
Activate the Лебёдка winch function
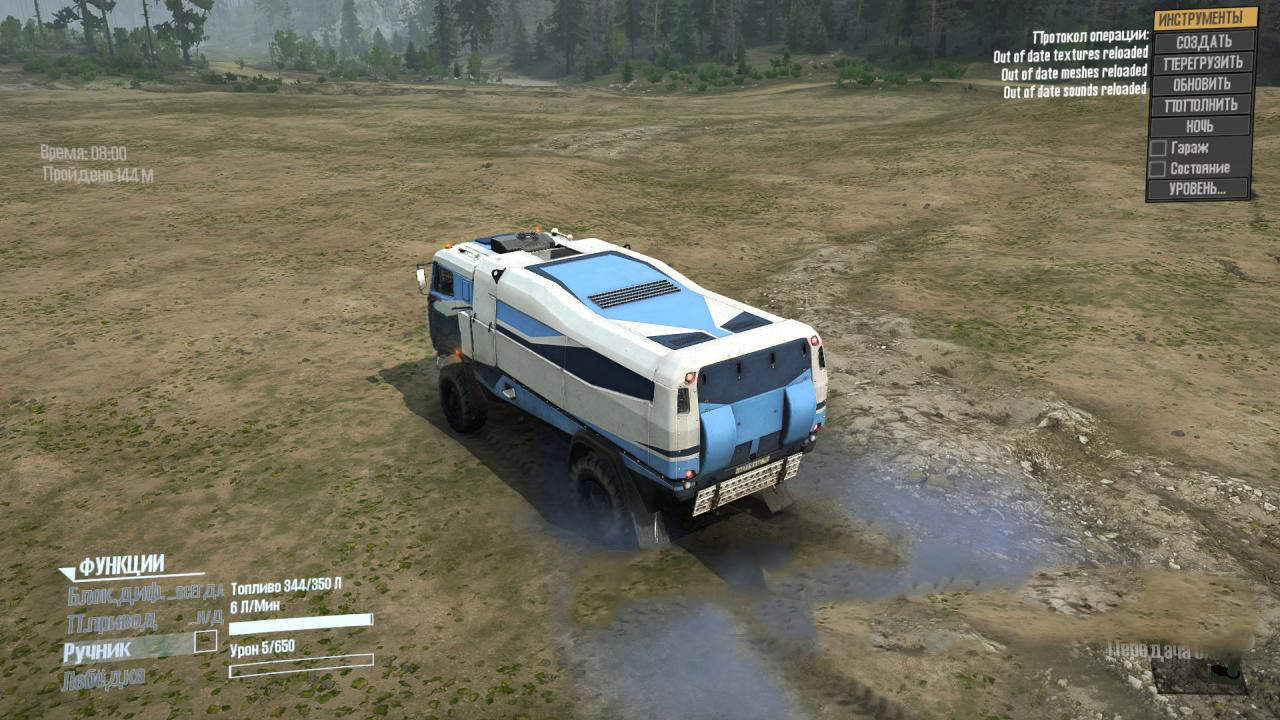pyautogui.click(x=104, y=678)
